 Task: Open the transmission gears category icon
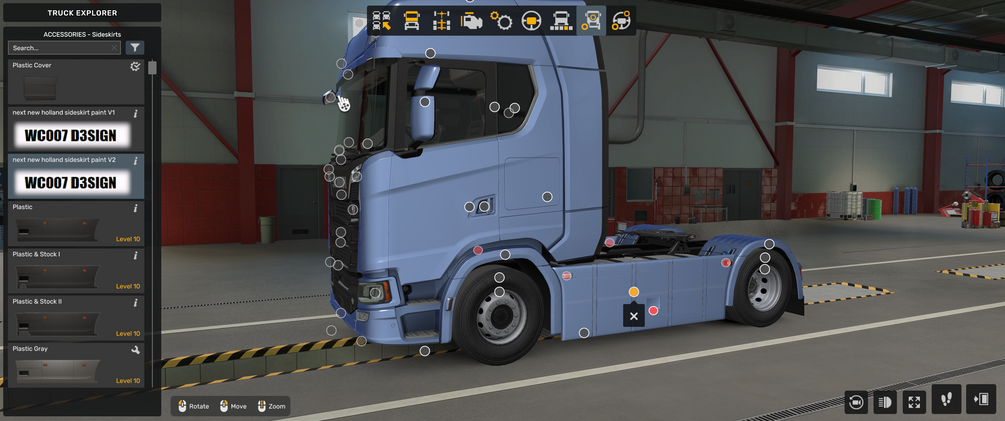point(501,21)
